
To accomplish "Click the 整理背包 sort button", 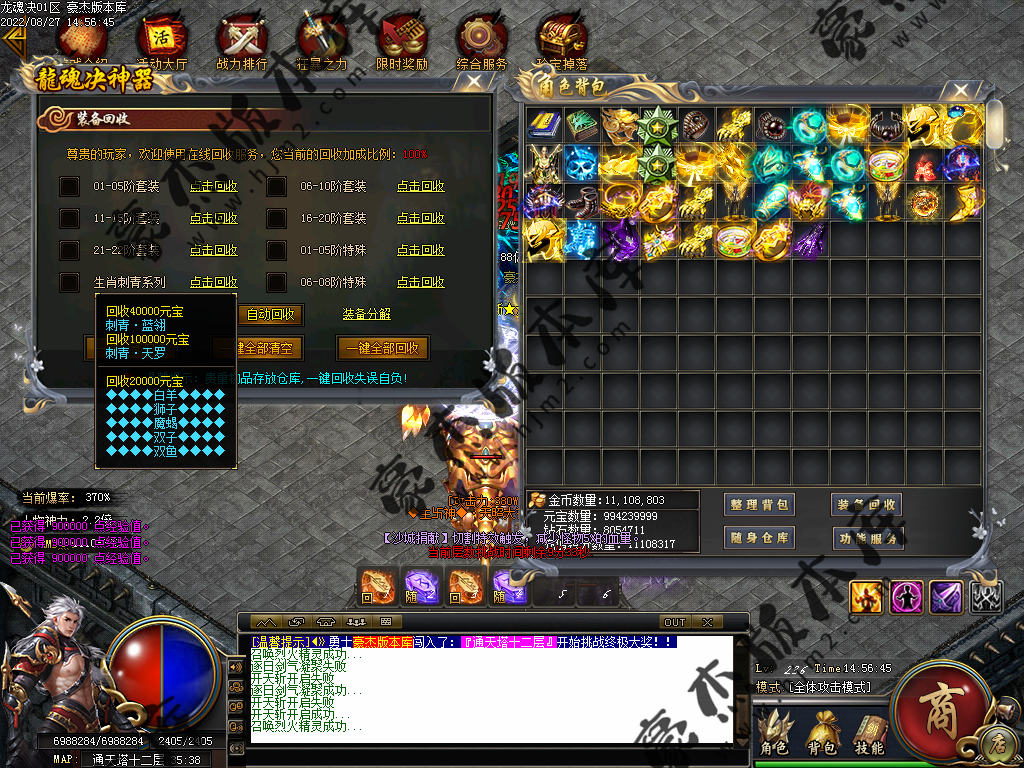I will point(759,505).
